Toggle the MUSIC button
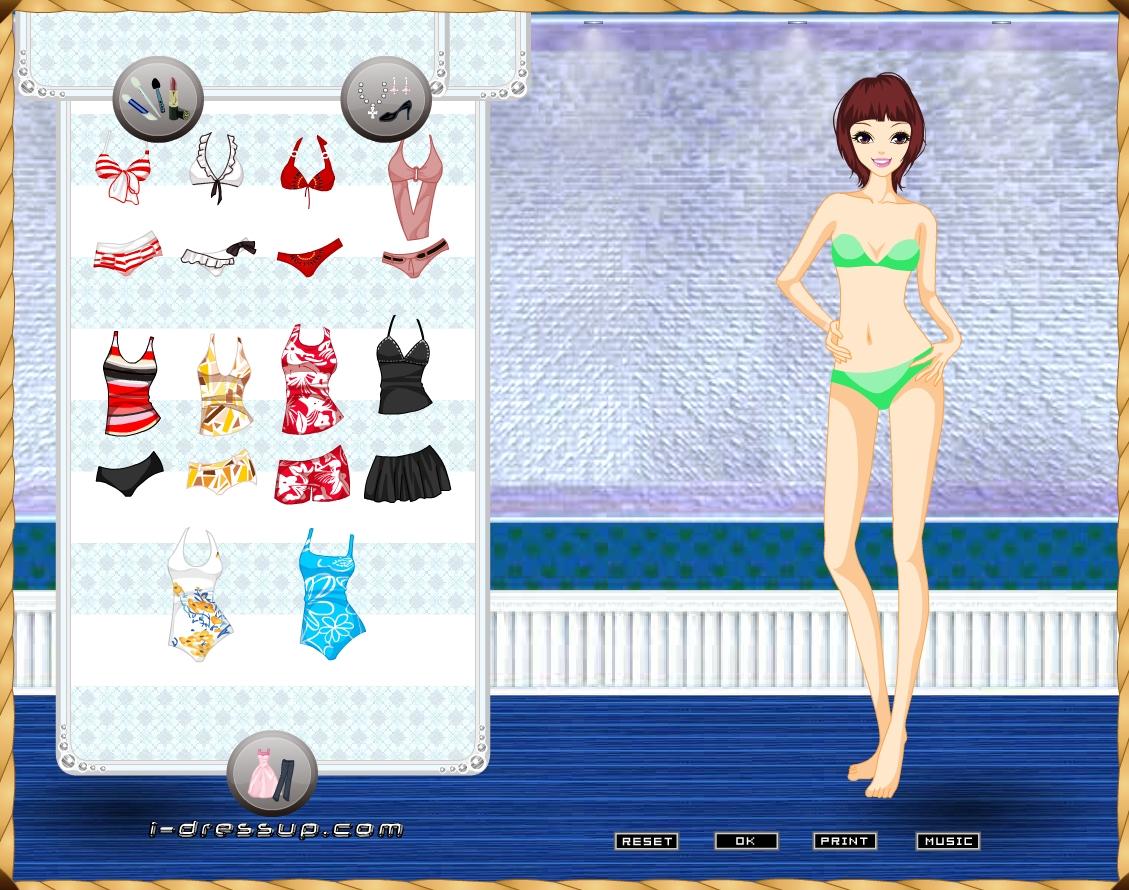The height and width of the screenshot is (890, 1129). pyautogui.click(x=948, y=841)
